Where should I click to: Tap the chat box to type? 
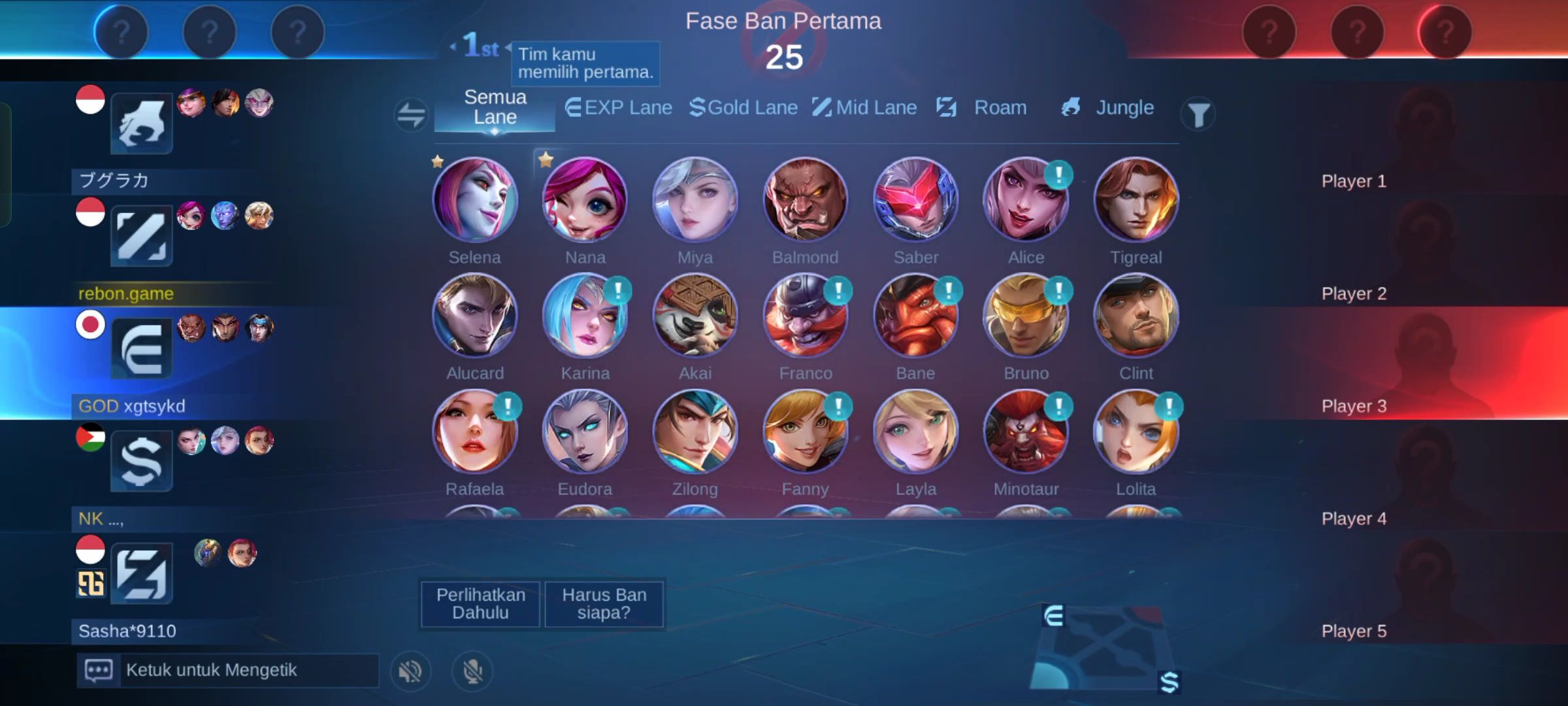tap(229, 670)
